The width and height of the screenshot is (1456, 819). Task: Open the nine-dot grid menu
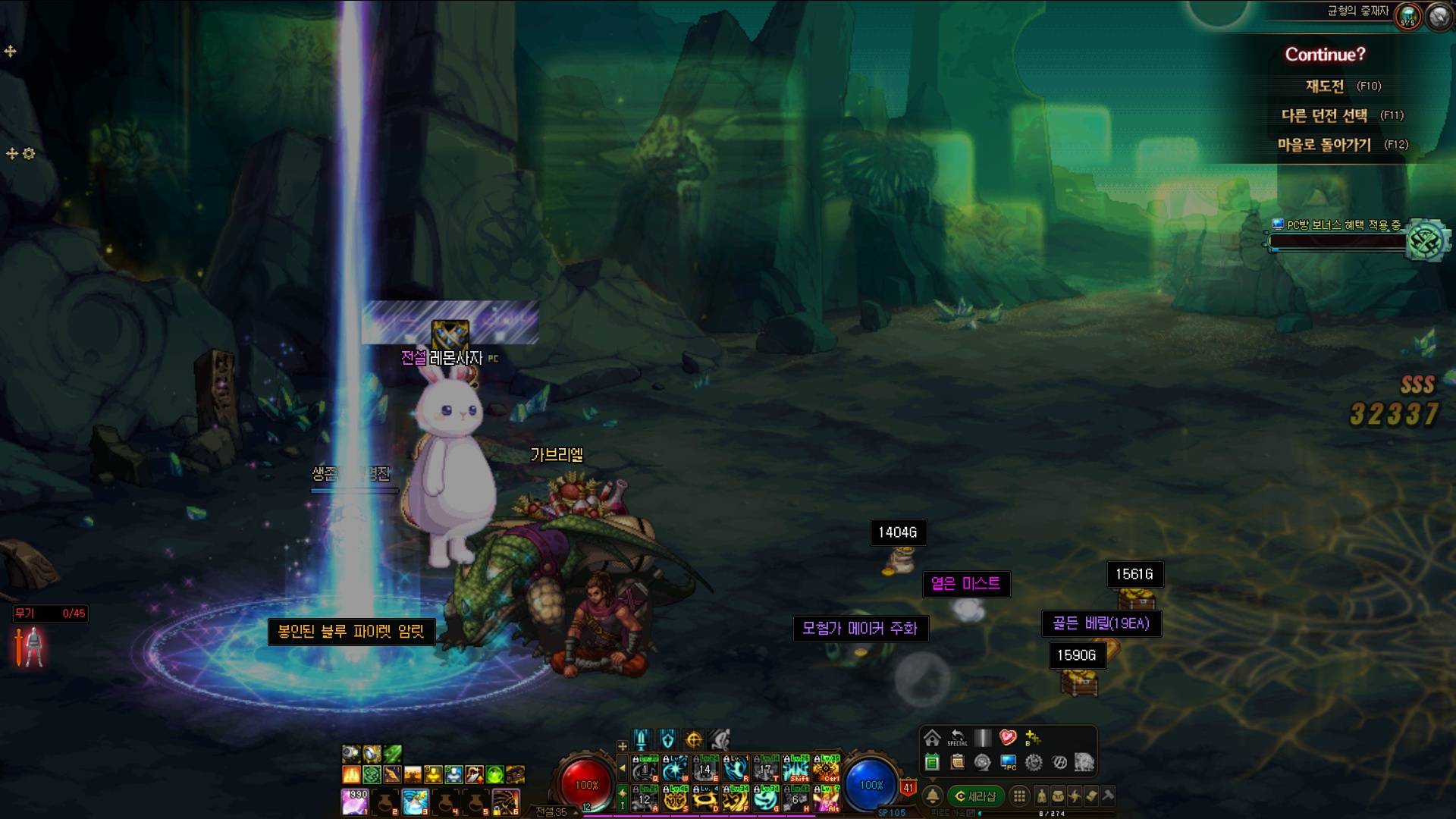coord(1019,796)
